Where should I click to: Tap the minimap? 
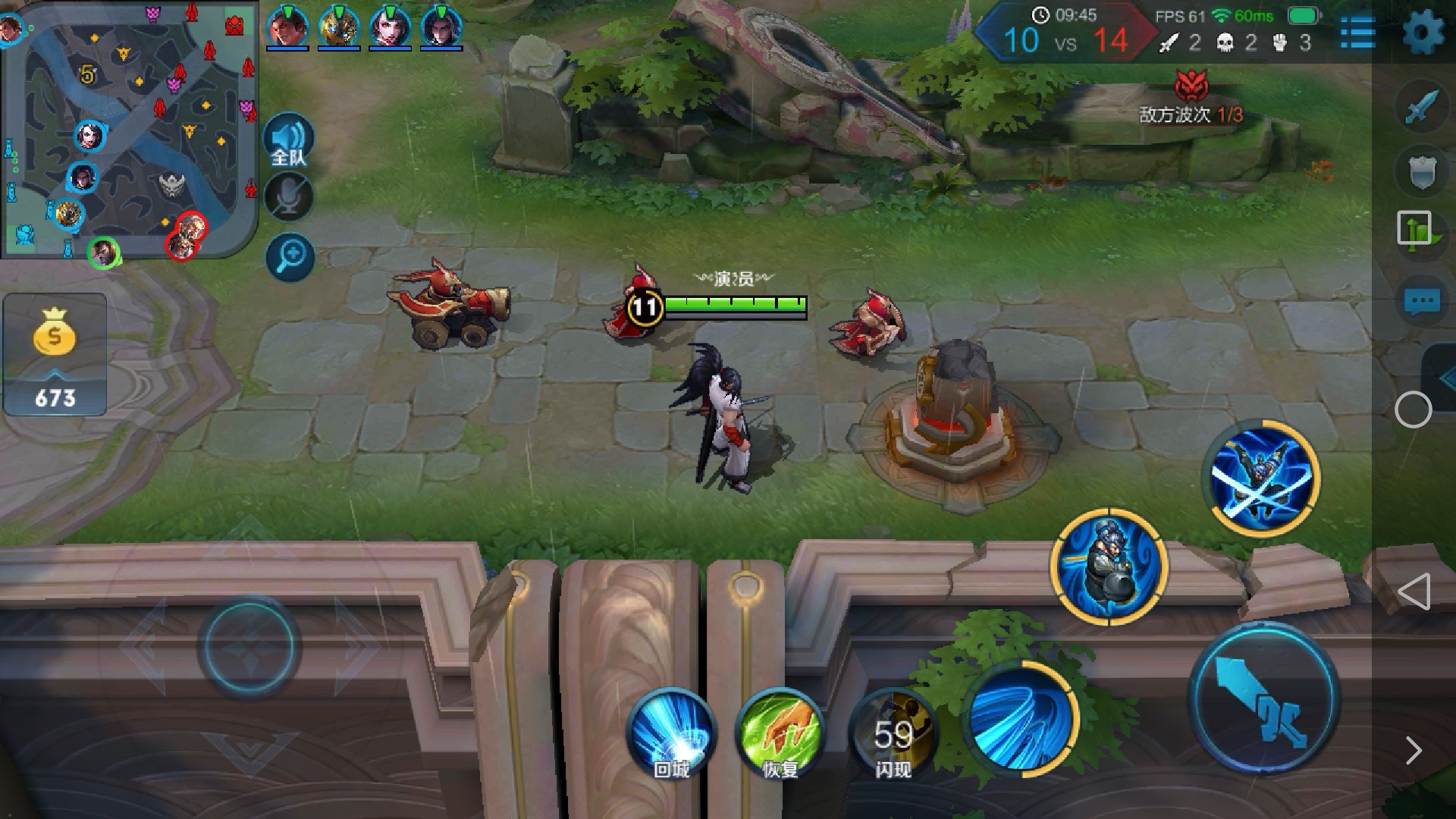pos(129,129)
